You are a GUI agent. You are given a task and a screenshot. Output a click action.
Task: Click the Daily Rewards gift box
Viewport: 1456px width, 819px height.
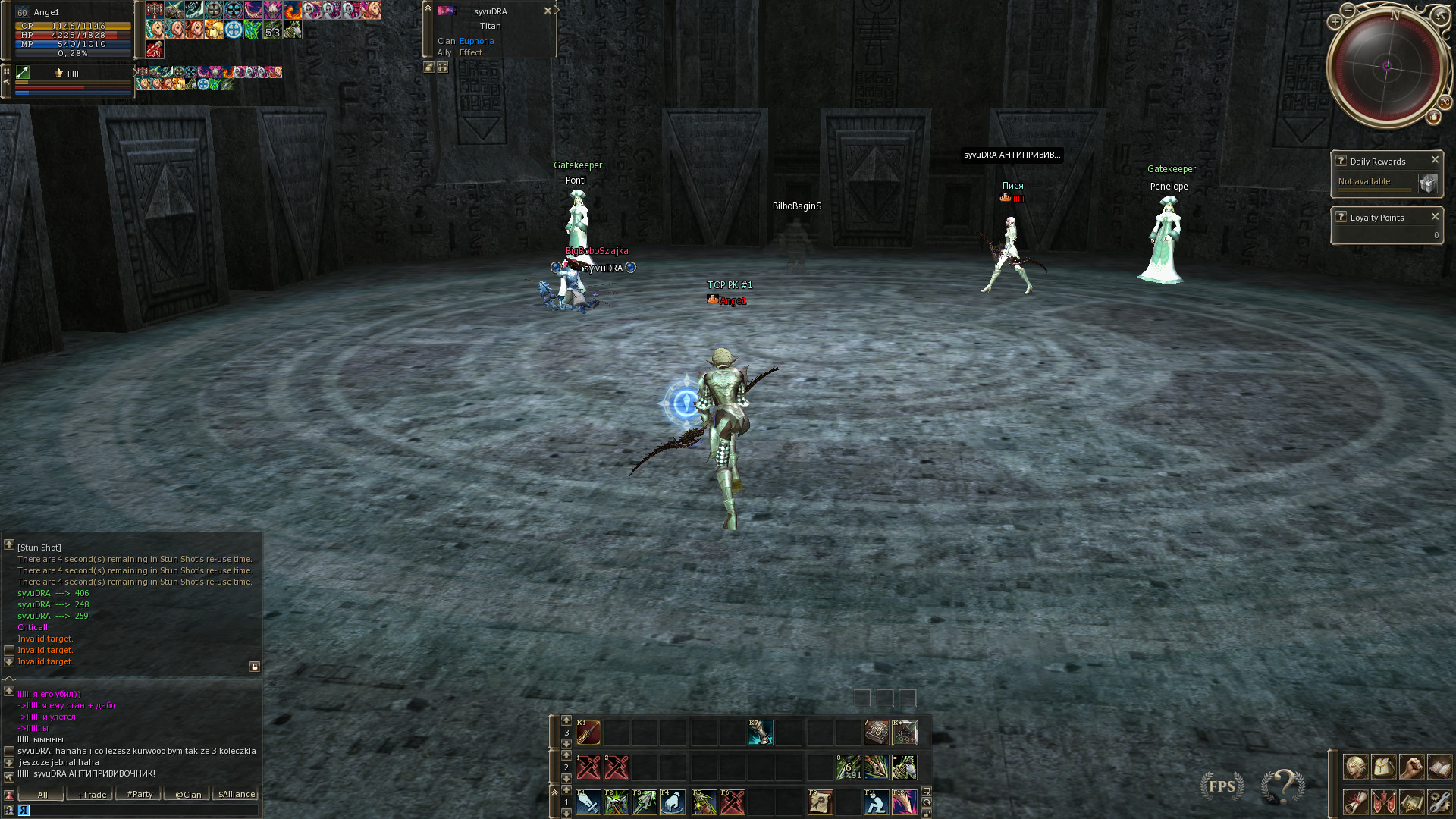pos(1427,184)
